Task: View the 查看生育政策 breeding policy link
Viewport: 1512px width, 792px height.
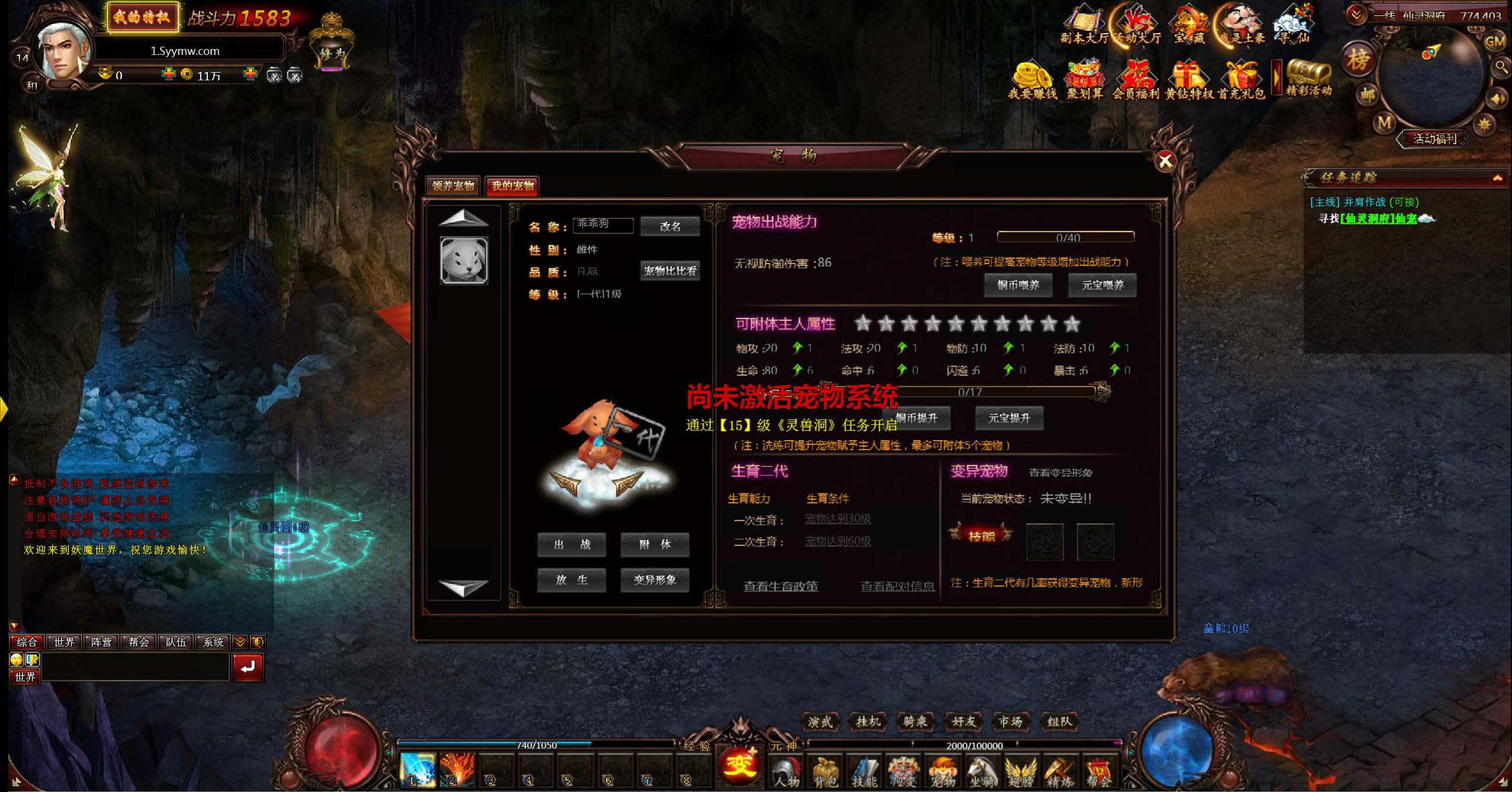Action: tap(780, 586)
